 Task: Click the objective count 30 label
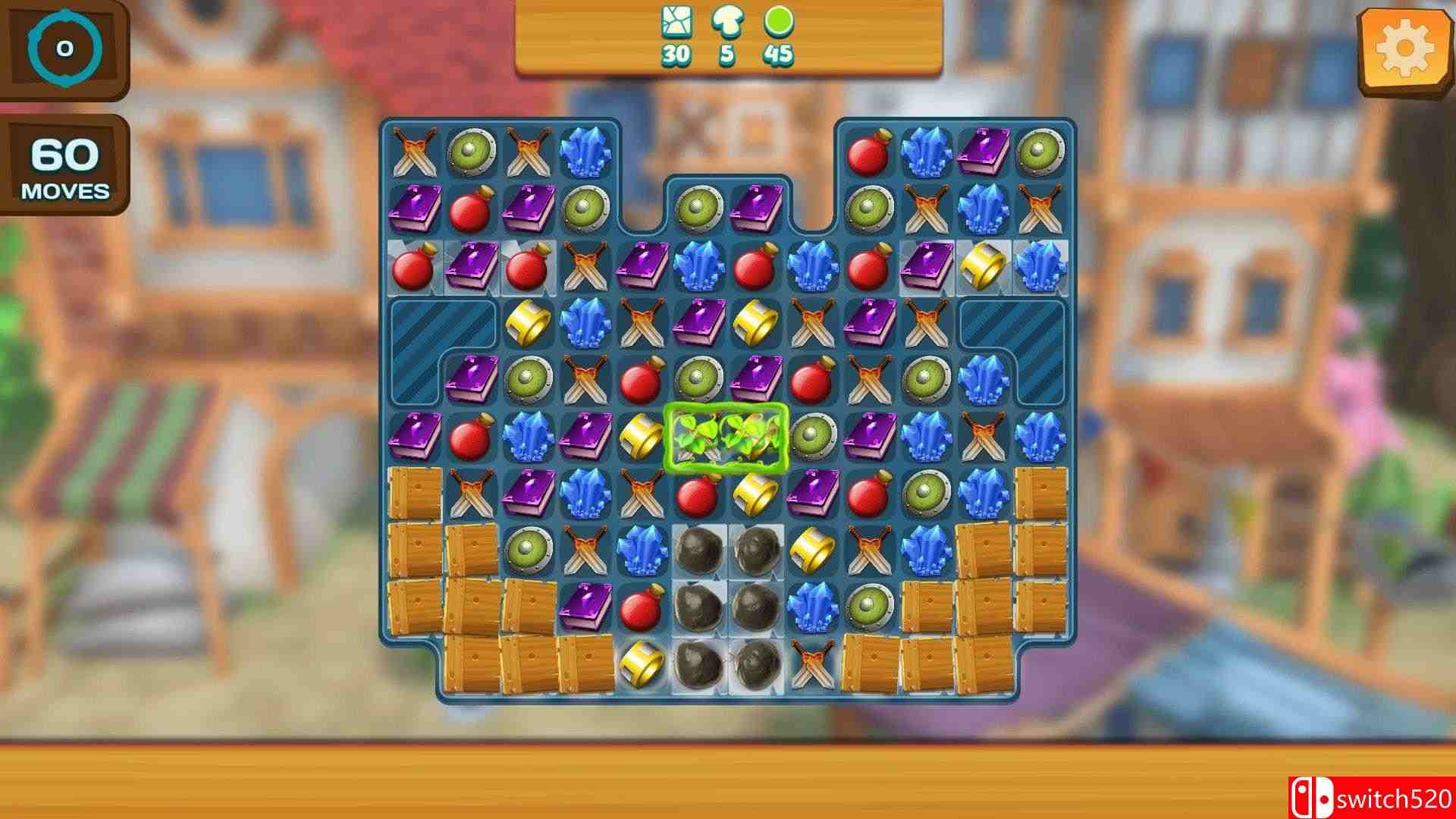point(677,55)
